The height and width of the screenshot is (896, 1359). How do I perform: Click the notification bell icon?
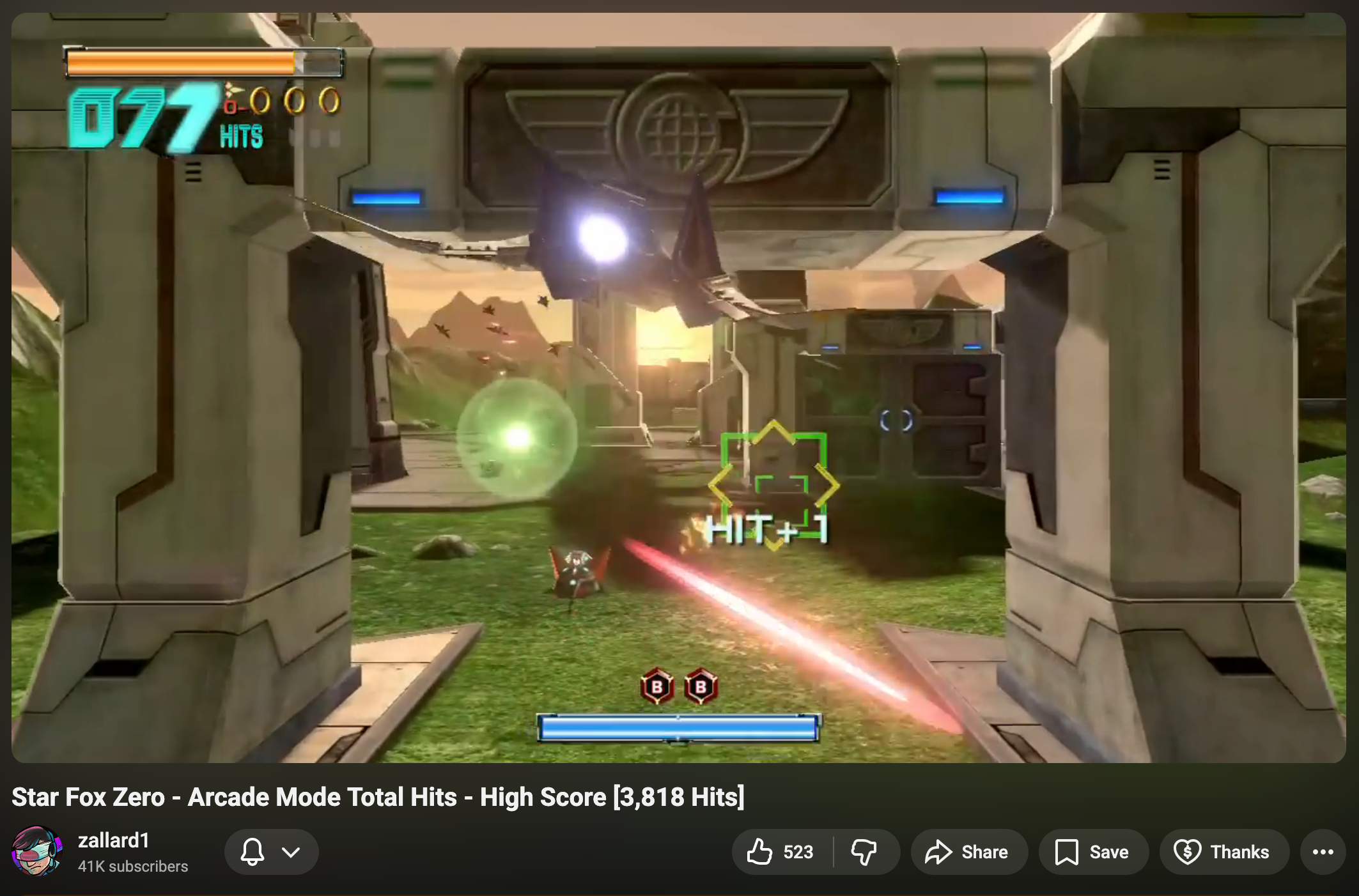point(253,852)
